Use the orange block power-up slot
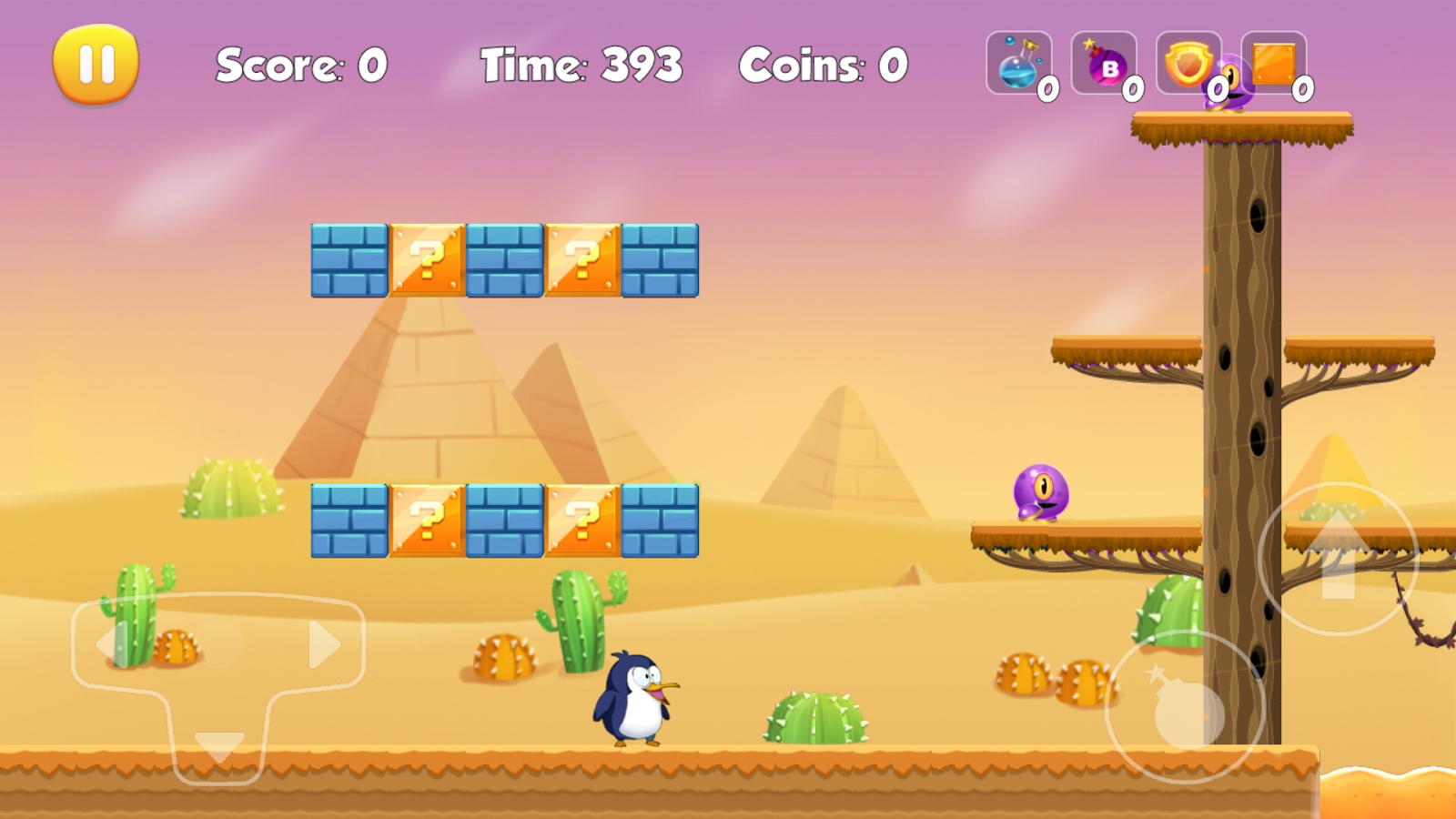The height and width of the screenshot is (819, 1456). click(1272, 64)
